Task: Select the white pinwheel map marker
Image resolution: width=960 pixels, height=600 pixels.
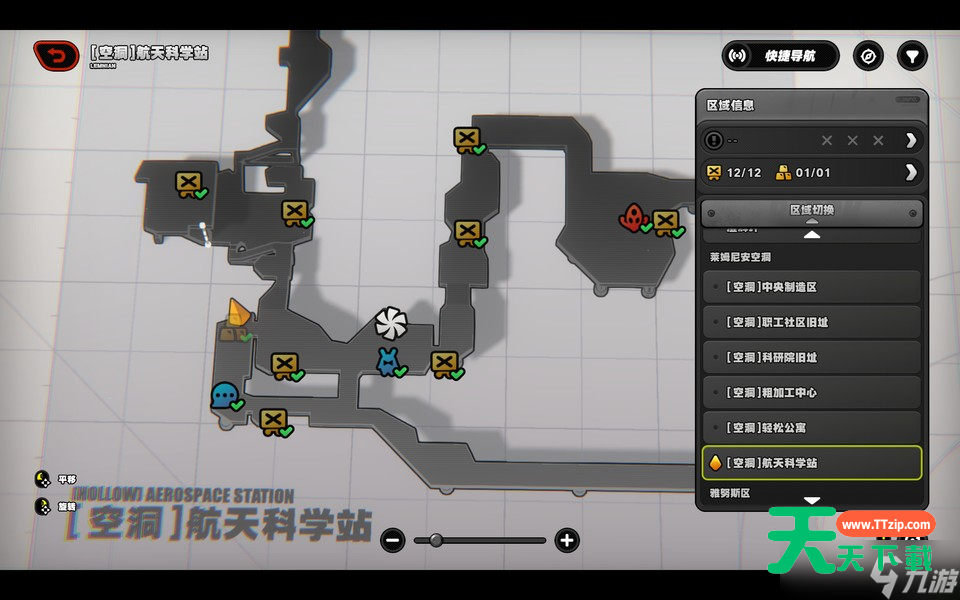Action: pyautogui.click(x=391, y=322)
